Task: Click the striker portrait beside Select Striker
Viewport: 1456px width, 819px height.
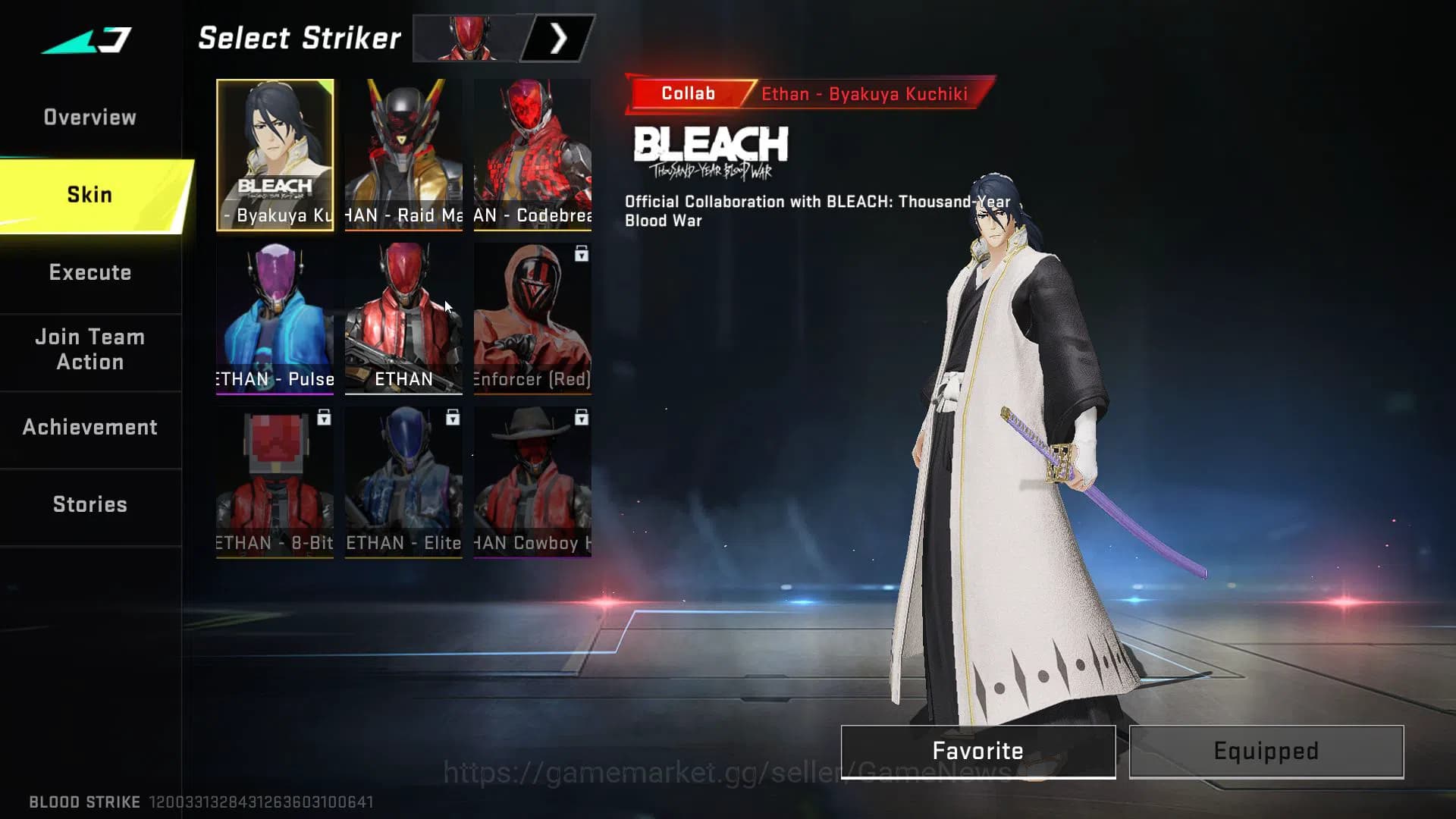Action: [x=466, y=36]
